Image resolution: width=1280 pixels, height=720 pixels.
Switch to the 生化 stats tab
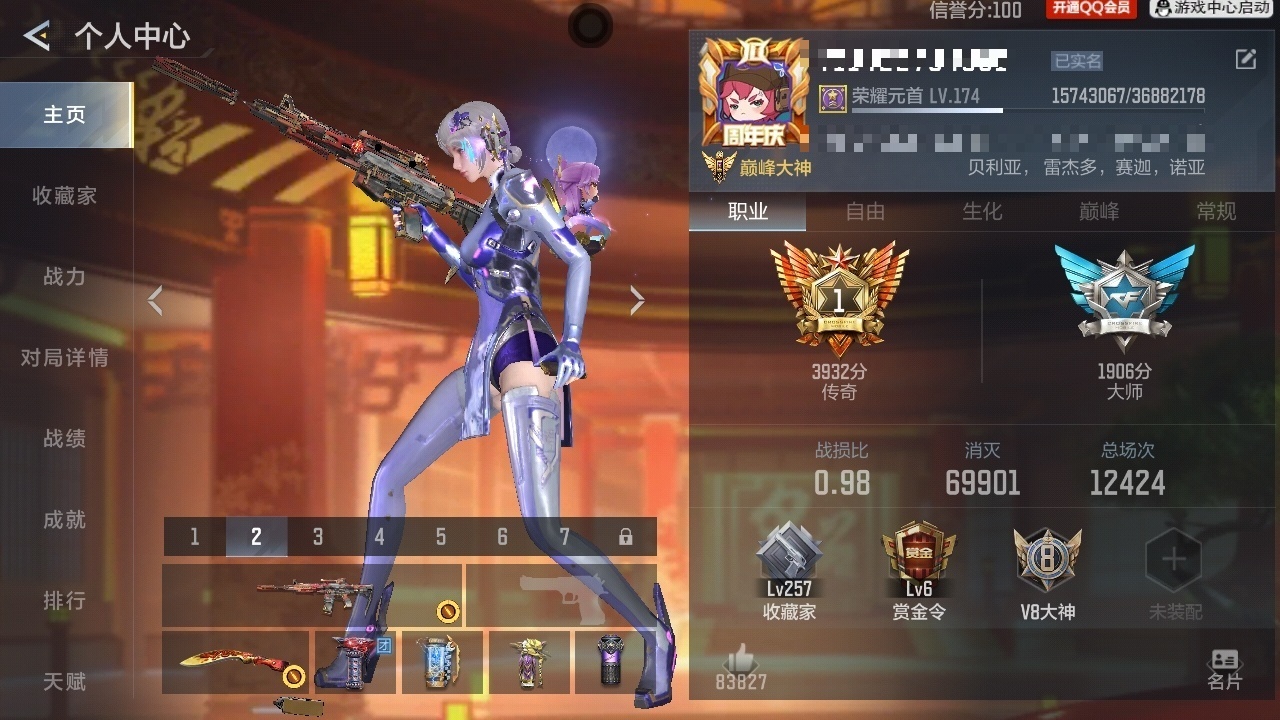982,212
